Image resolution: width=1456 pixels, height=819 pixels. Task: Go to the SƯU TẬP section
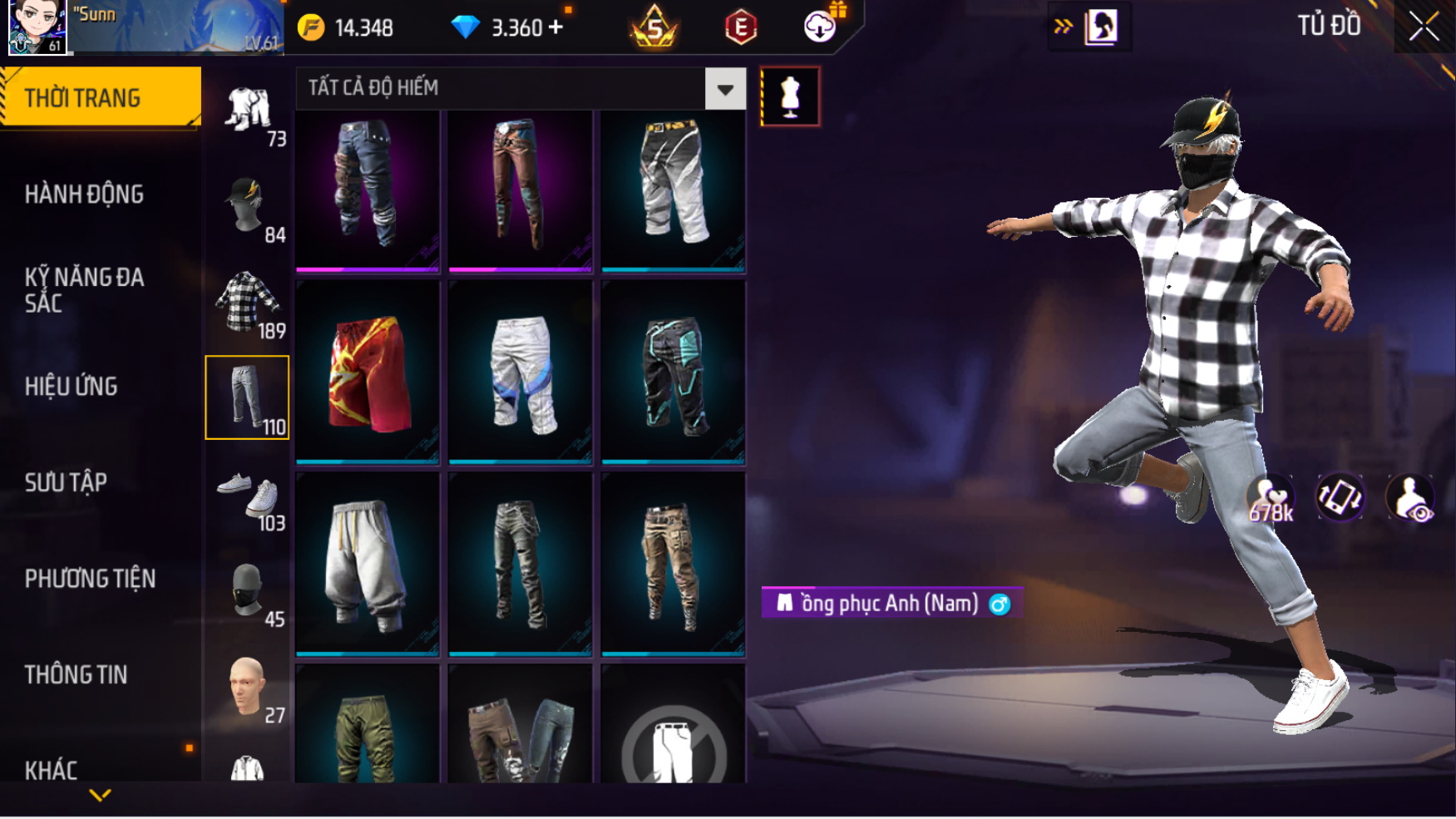(x=67, y=482)
